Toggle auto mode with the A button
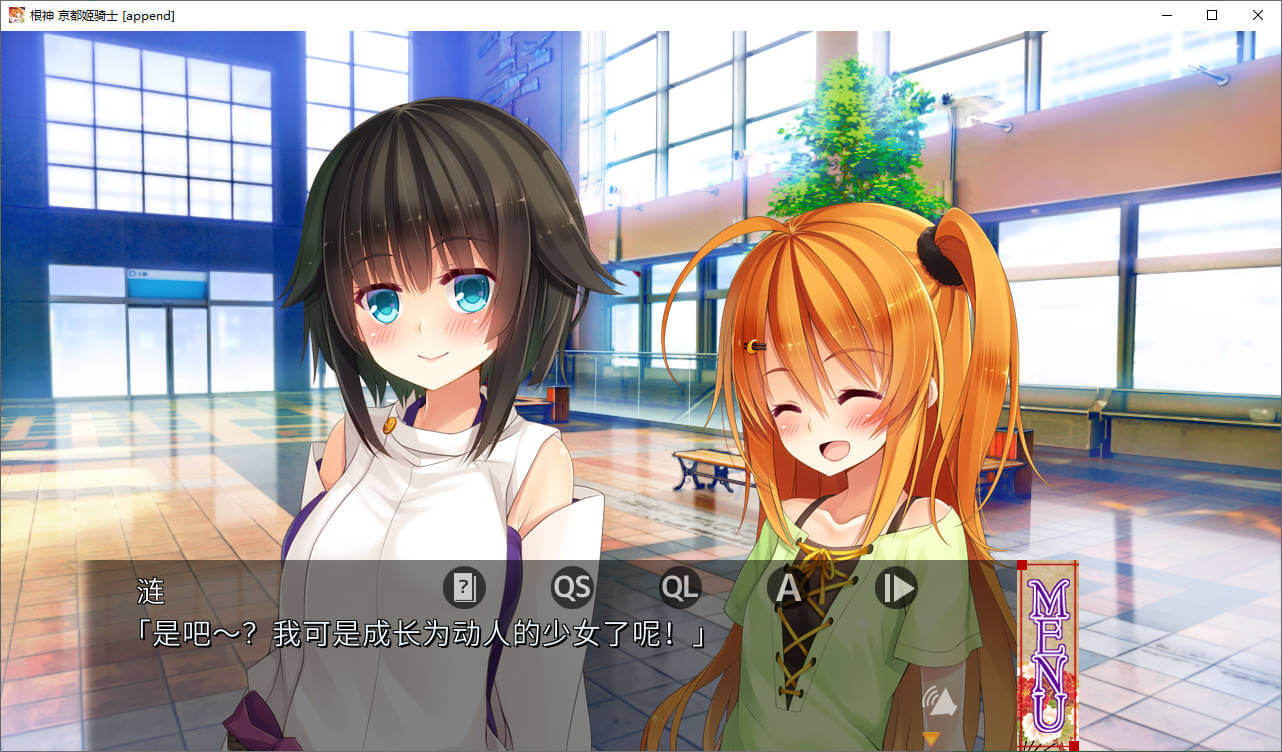Image resolution: width=1282 pixels, height=752 pixels. (788, 588)
